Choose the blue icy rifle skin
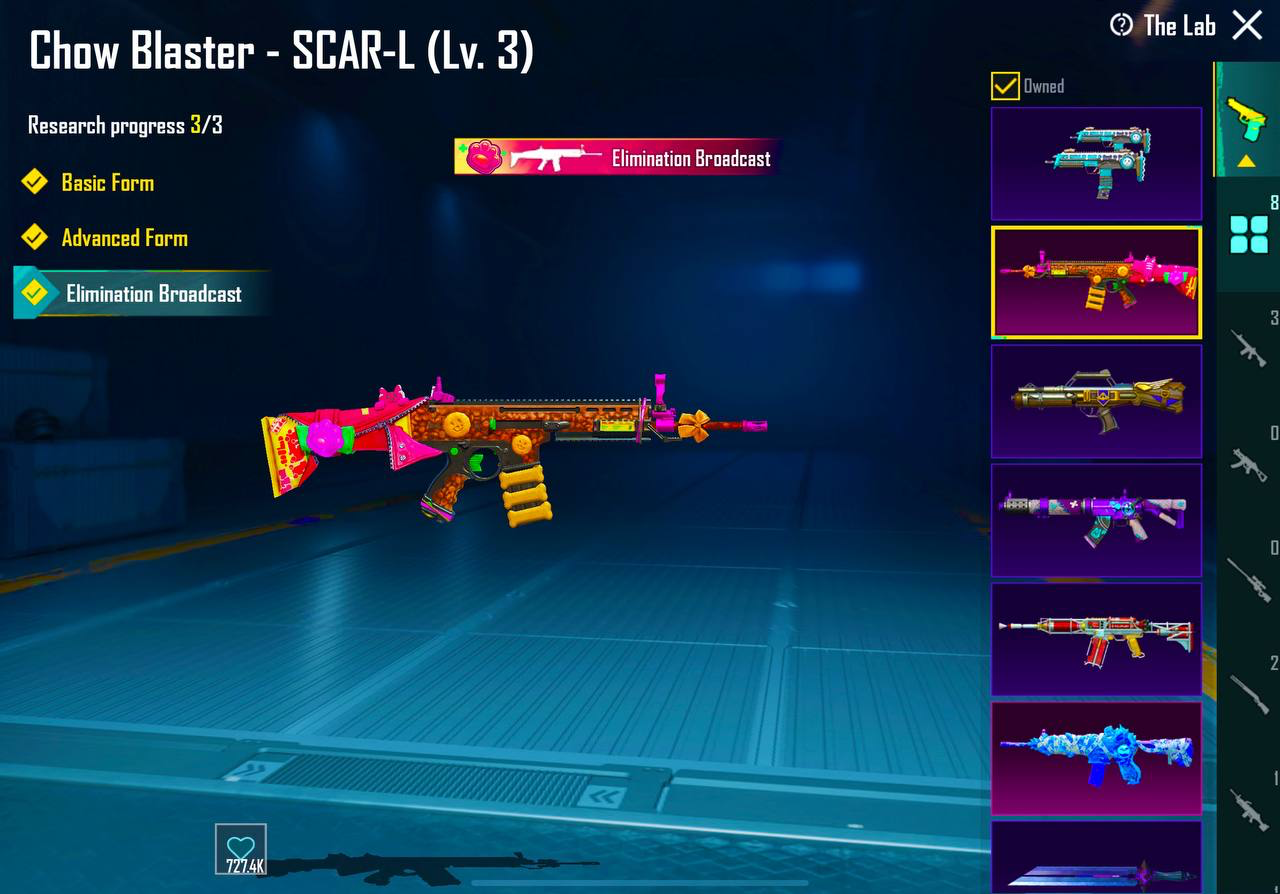This screenshot has width=1280, height=894. tap(1096, 758)
